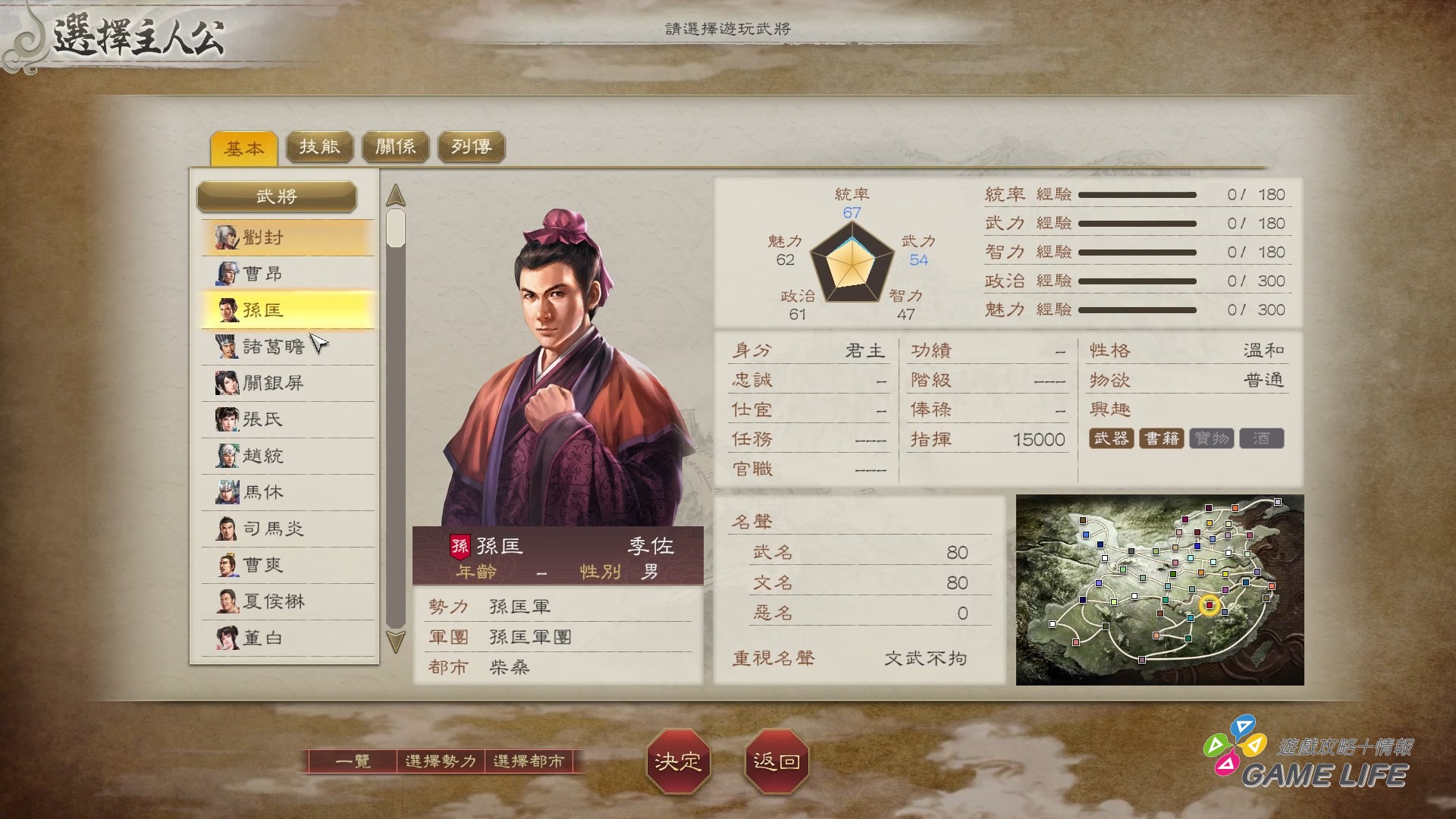Toggle the 書籍 interest tag
This screenshot has height=819, width=1456.
(1163, 438)
